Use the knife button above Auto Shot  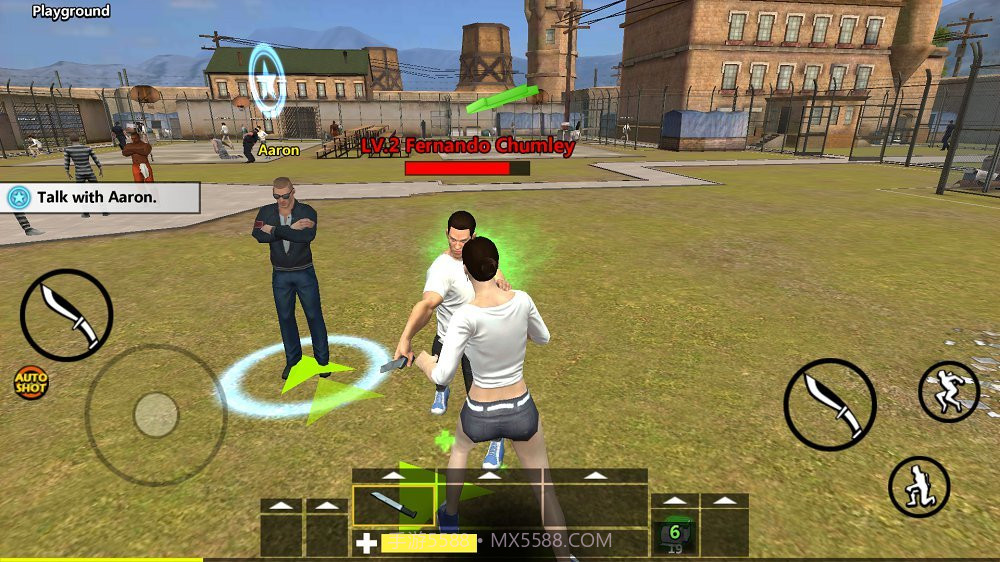click(x=66, y=315)
